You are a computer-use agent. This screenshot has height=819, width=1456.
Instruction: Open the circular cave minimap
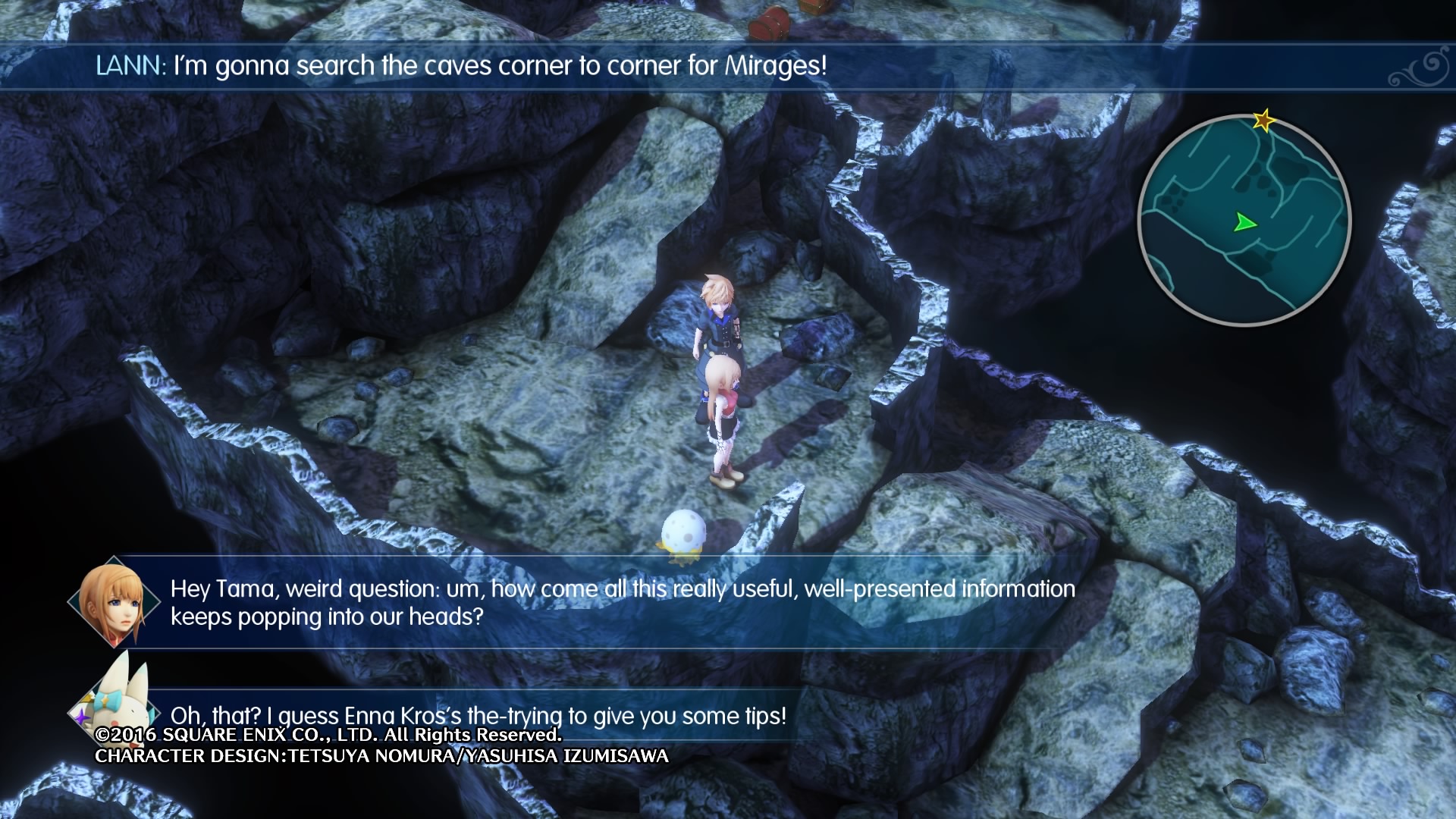pyautogui.click(x=1244, y=221)
